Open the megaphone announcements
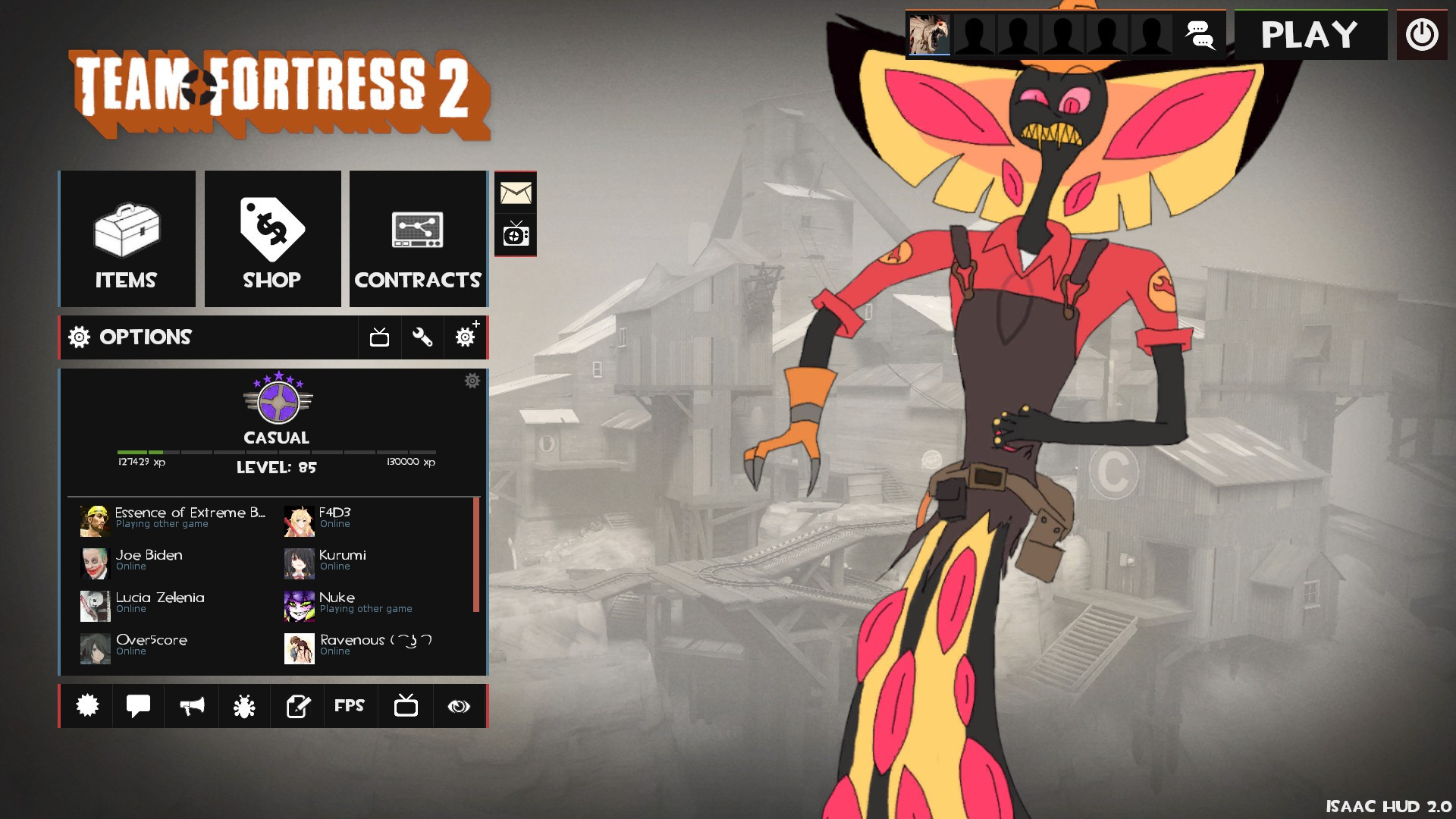Image resolution: width=1456 pixels, height=819 pixels. 191,706
